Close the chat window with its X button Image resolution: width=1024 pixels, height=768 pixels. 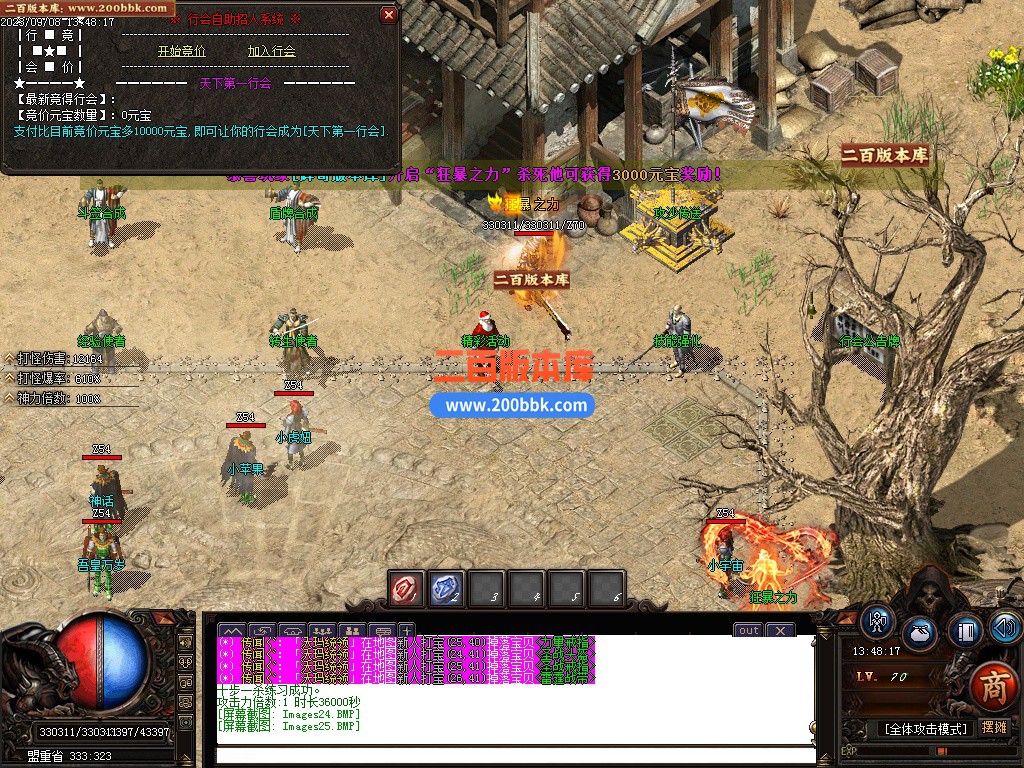pyautogui.click(x=780, y=630)
